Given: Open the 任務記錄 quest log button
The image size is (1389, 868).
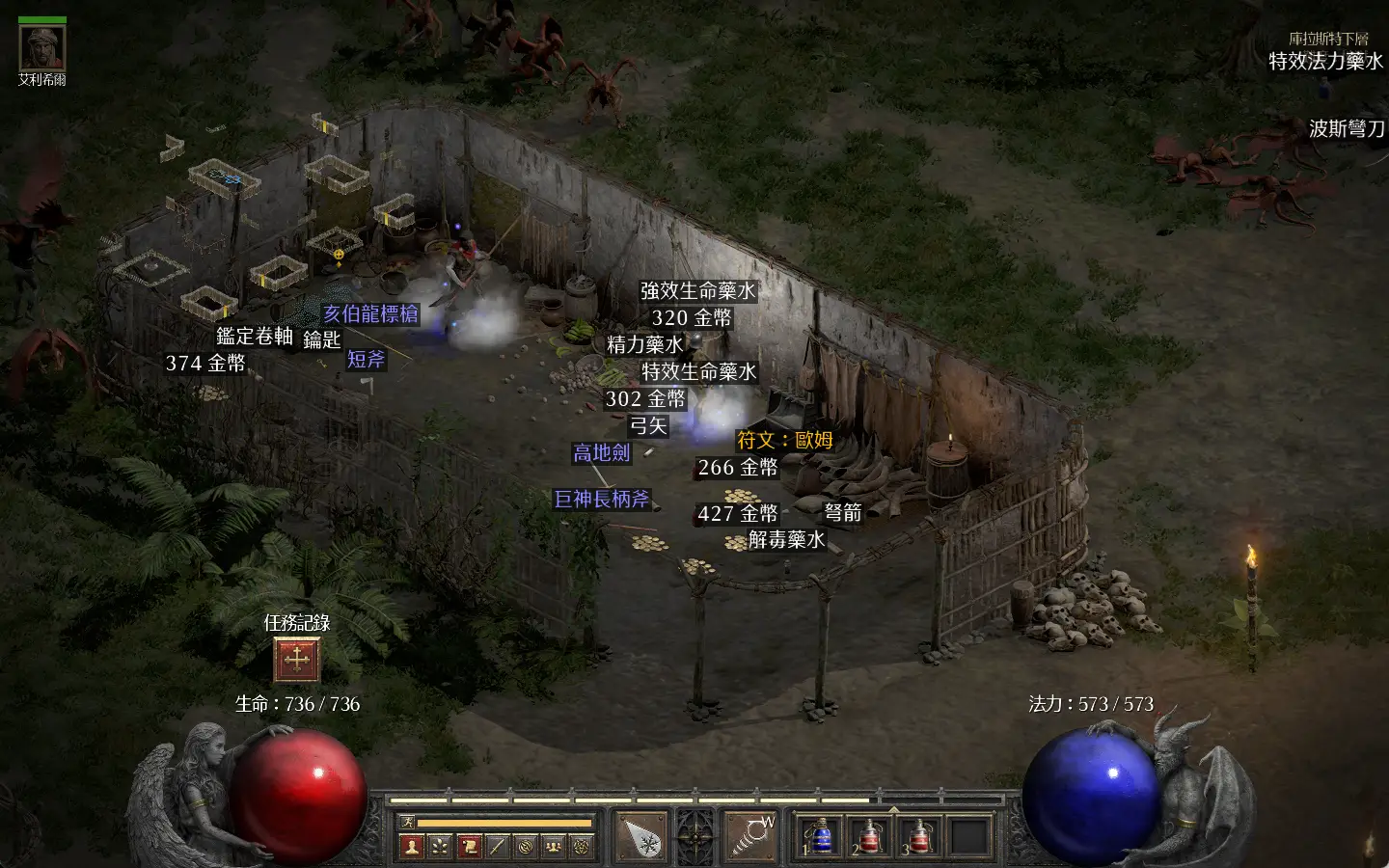Looking at the screenshot, I should click(x=296, y=660).
